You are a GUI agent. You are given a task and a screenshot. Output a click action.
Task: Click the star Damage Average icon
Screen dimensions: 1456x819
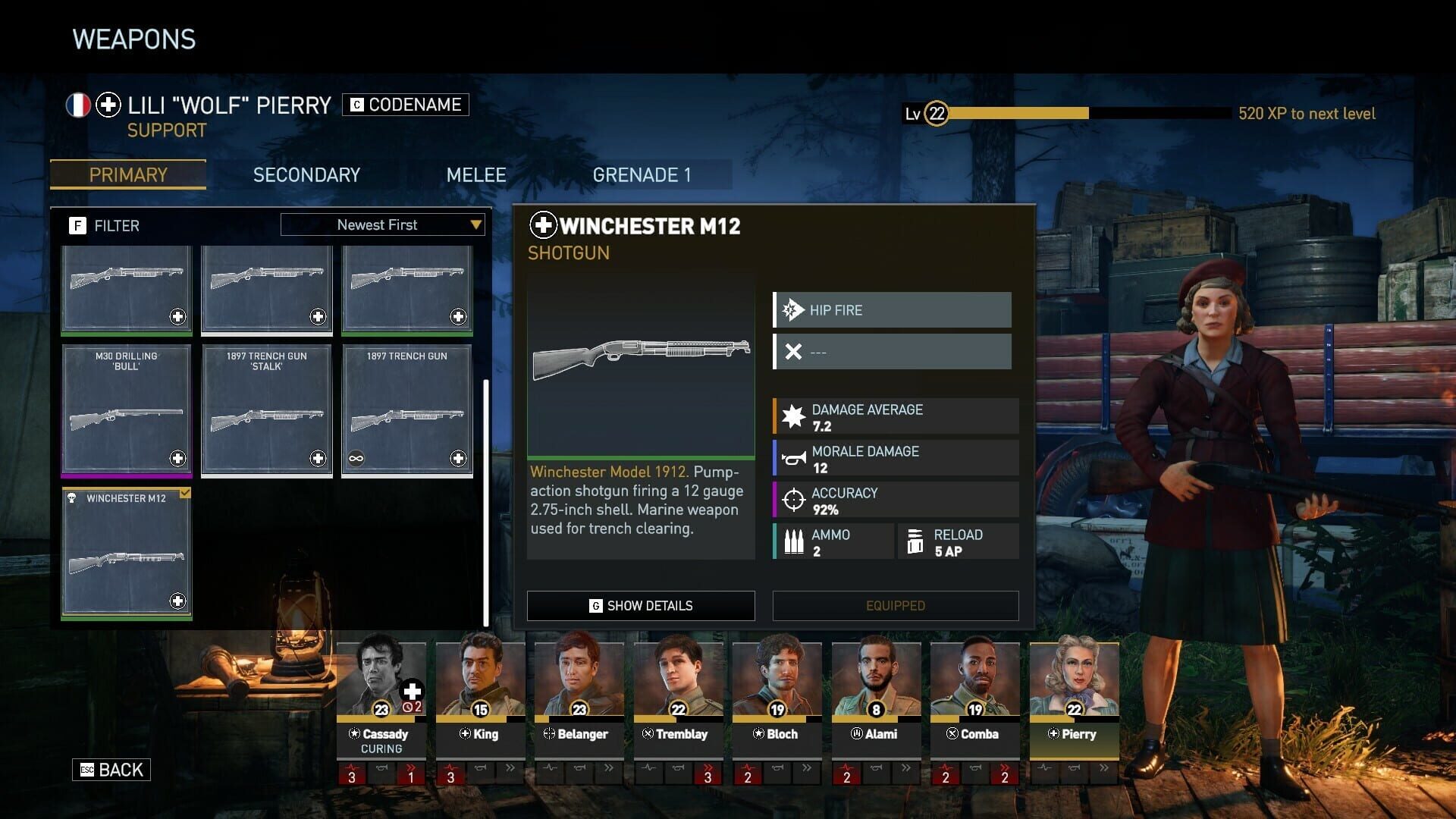(x=792, y=415)
